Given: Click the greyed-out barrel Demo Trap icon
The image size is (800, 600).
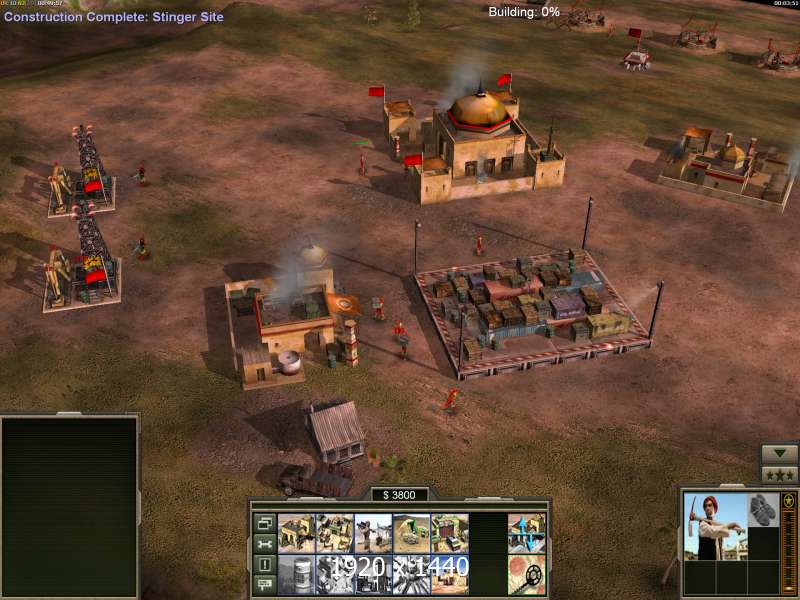Looking at the screenshot, I should click(298, 573).
